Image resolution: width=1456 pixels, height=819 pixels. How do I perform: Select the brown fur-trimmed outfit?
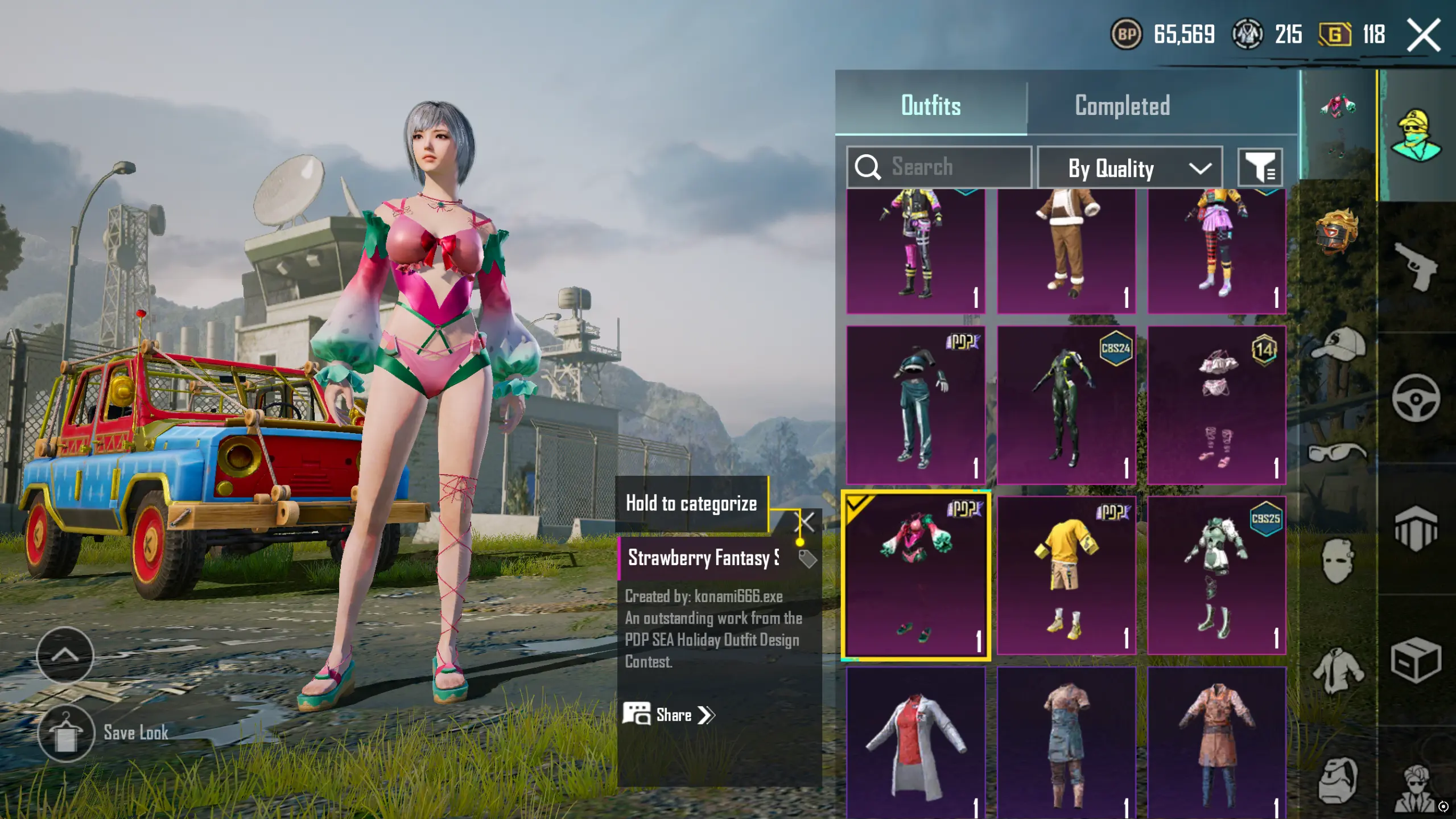click(x=1066, y=250)
